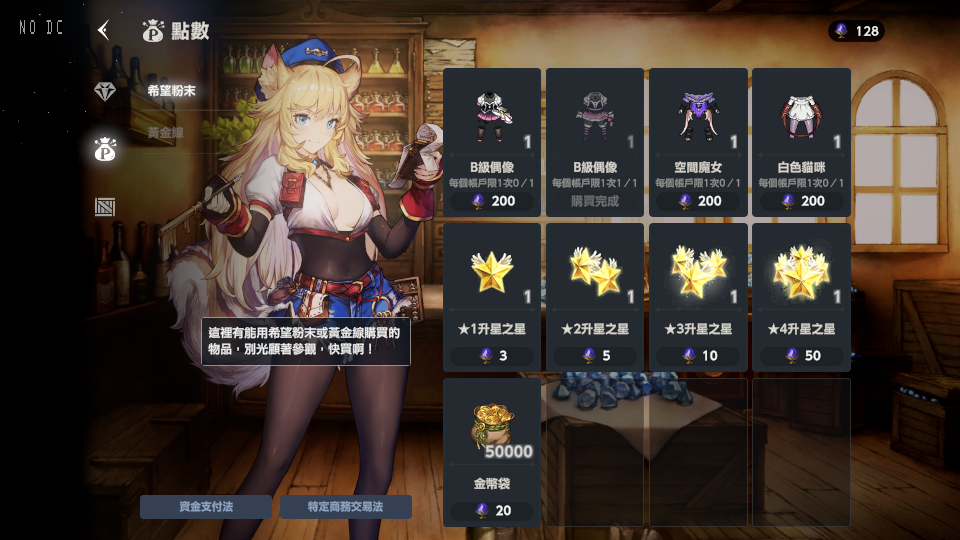The image size is (960, 540).
Task: Buy the ★2升星之星 item
Action: 594,297
